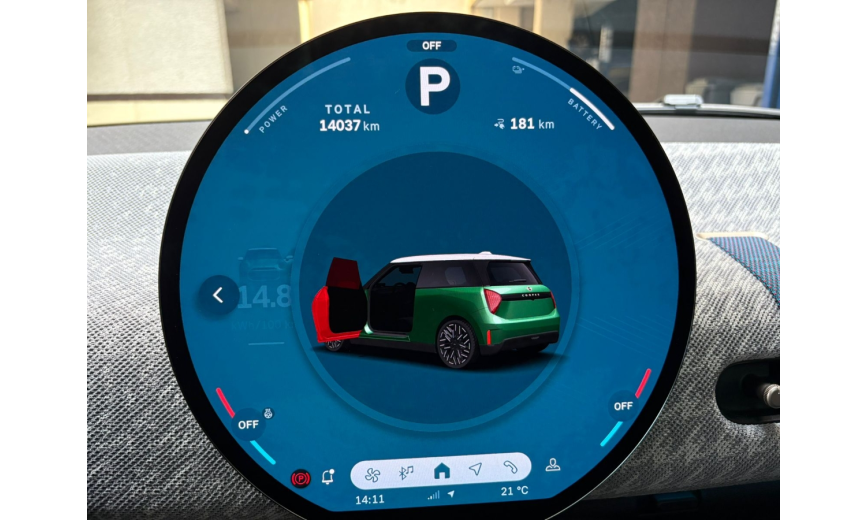Image resolution: width=868 pixels, height=520 pixels.
Task: Open the driver profile icon
Action: click(552, 464)
